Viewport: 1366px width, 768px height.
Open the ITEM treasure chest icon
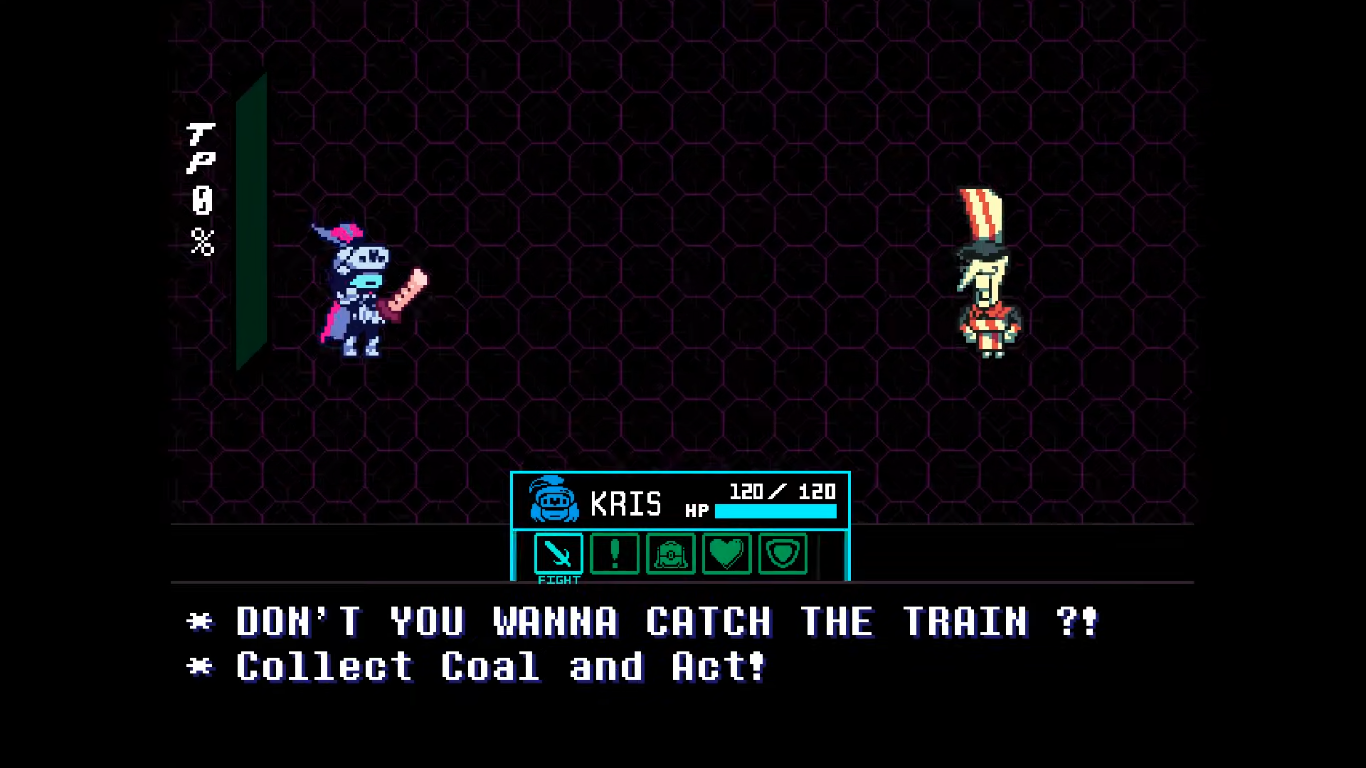coord(670,554)
